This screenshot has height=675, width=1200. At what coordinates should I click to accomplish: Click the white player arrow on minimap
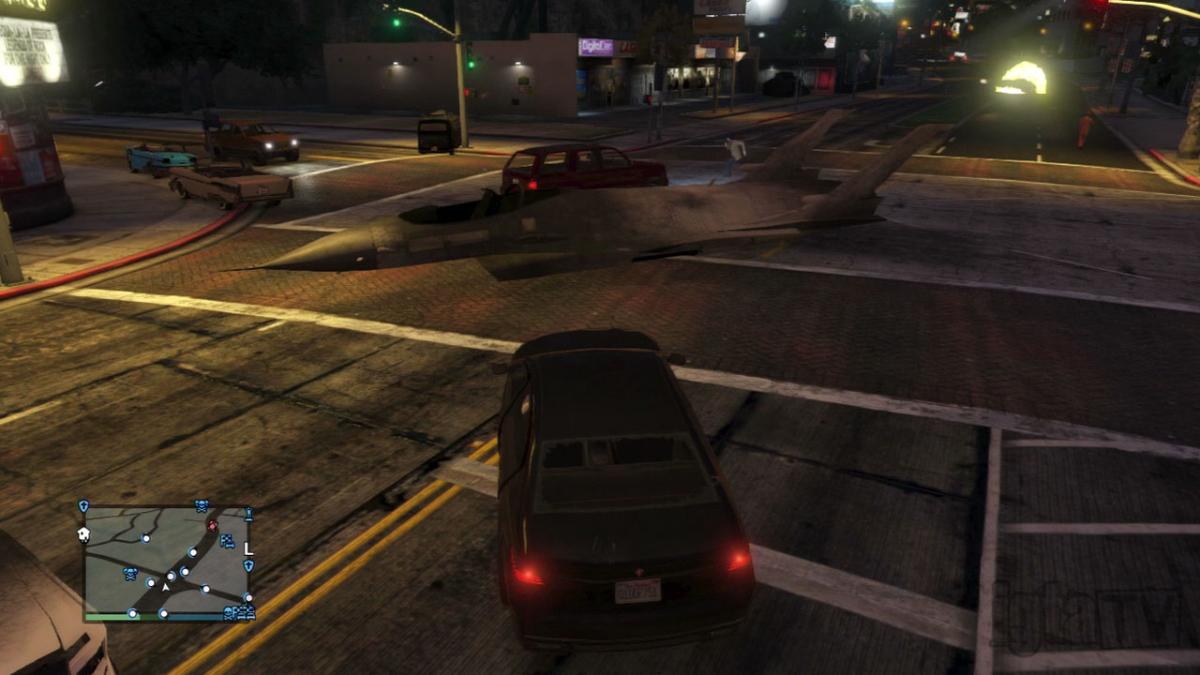coord(166,588)
